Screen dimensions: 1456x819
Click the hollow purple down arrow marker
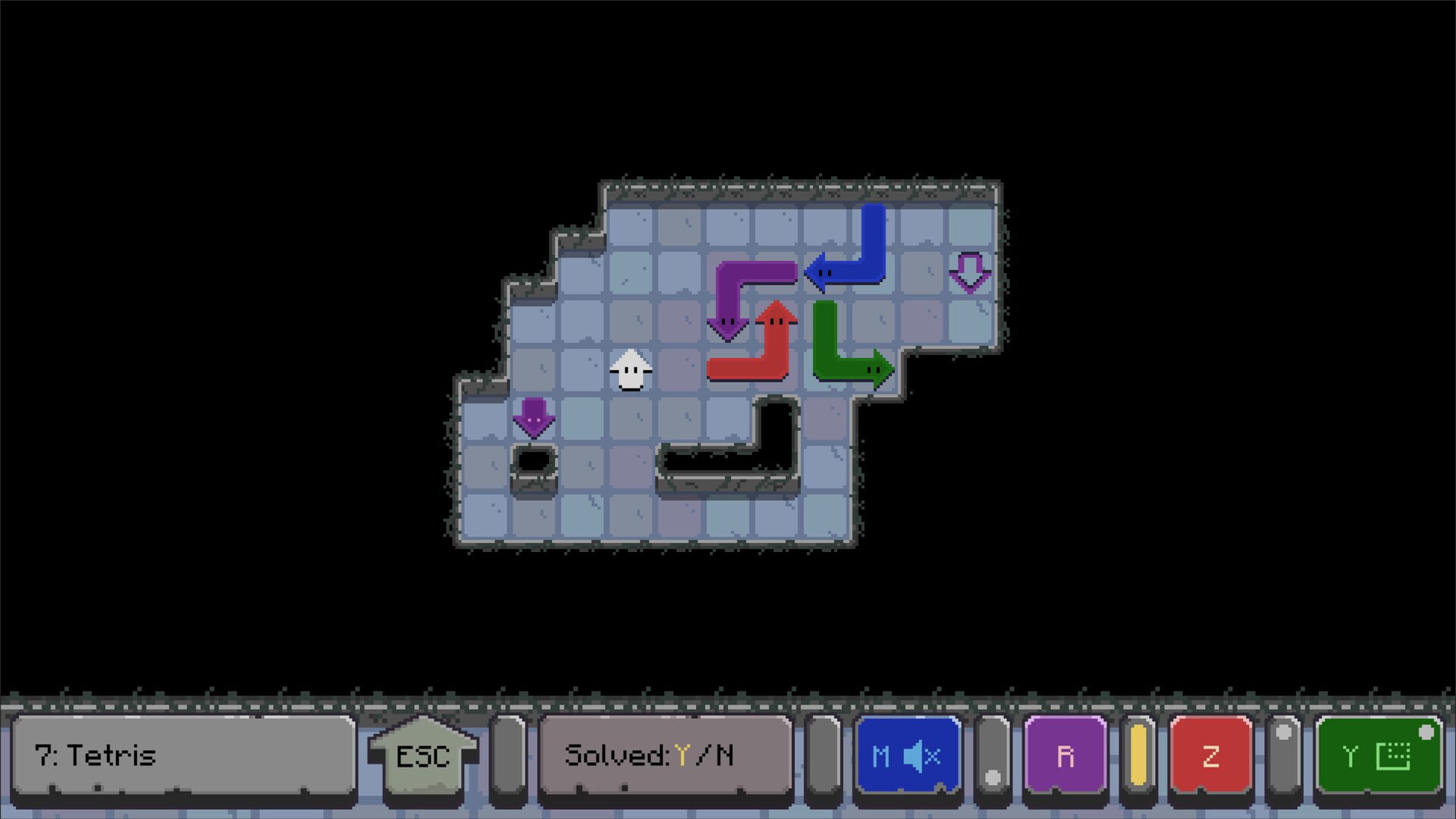point(971,273)
